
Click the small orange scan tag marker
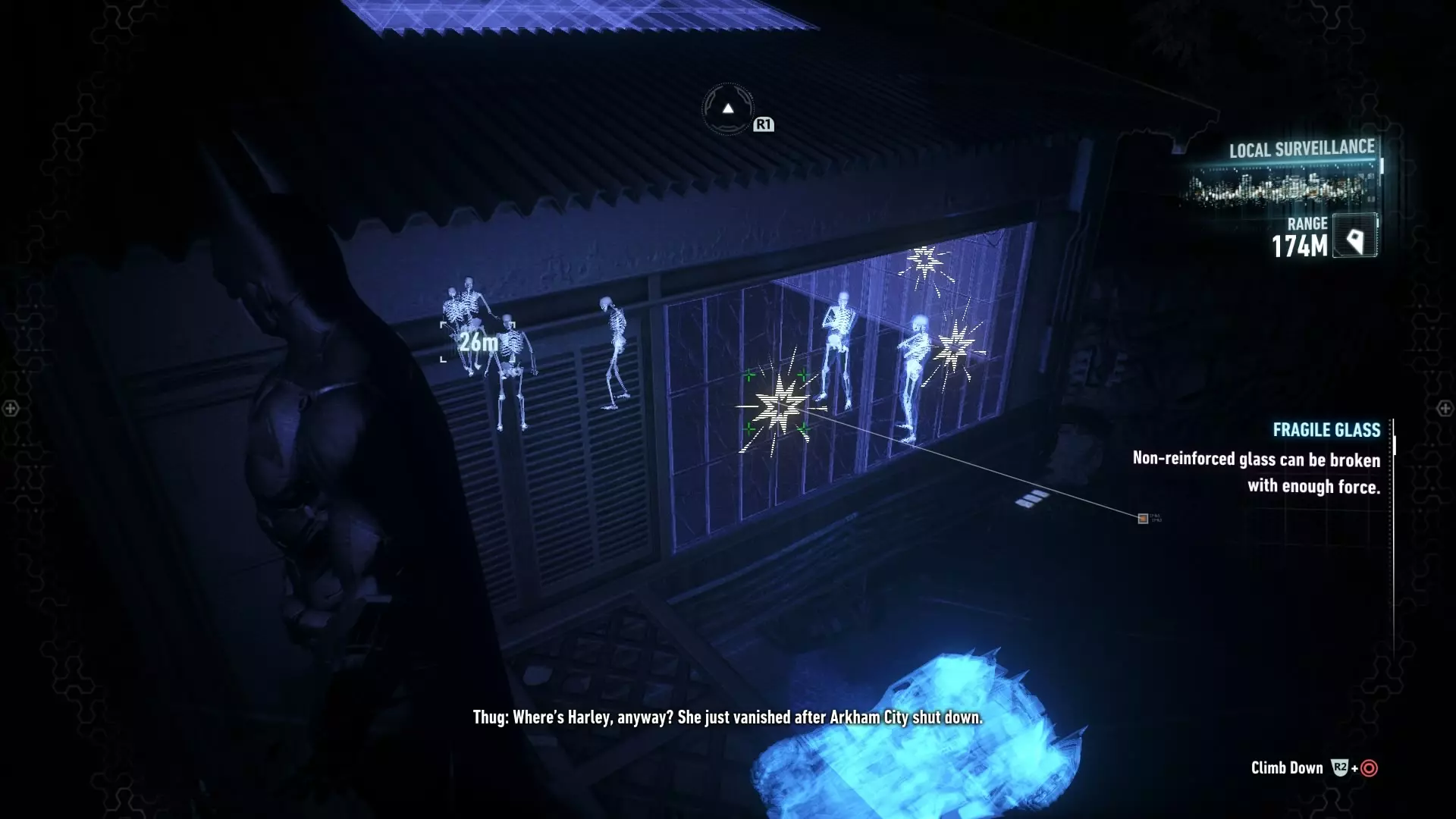coord(1143,519)
